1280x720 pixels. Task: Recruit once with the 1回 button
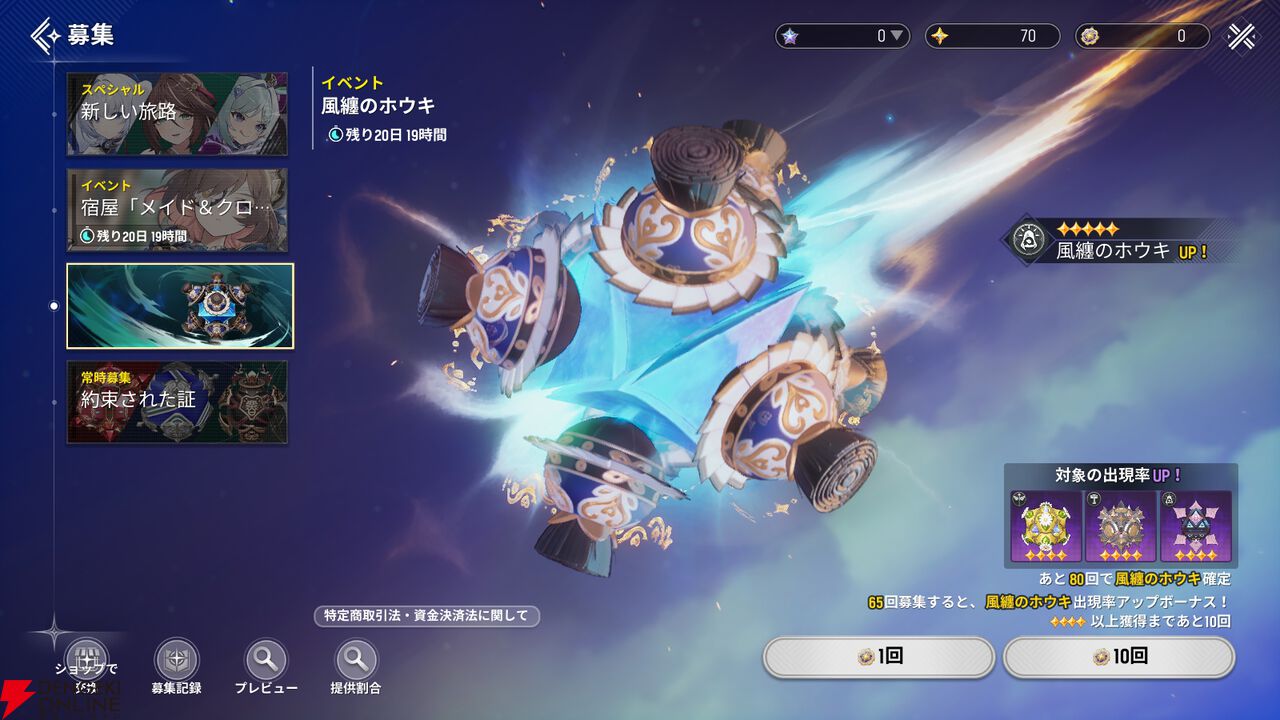[879, 657]
